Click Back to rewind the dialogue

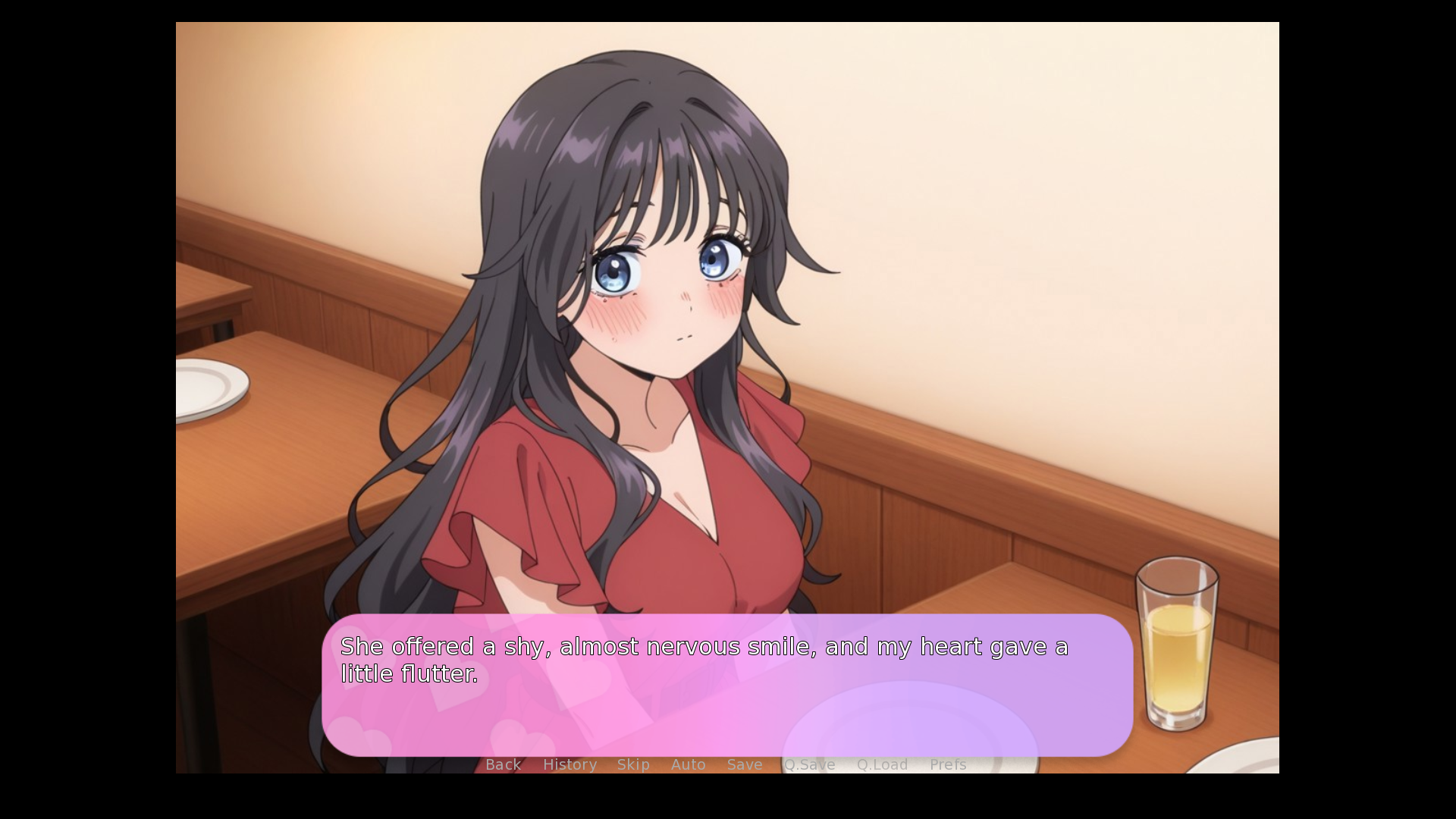tap(503, 764)
